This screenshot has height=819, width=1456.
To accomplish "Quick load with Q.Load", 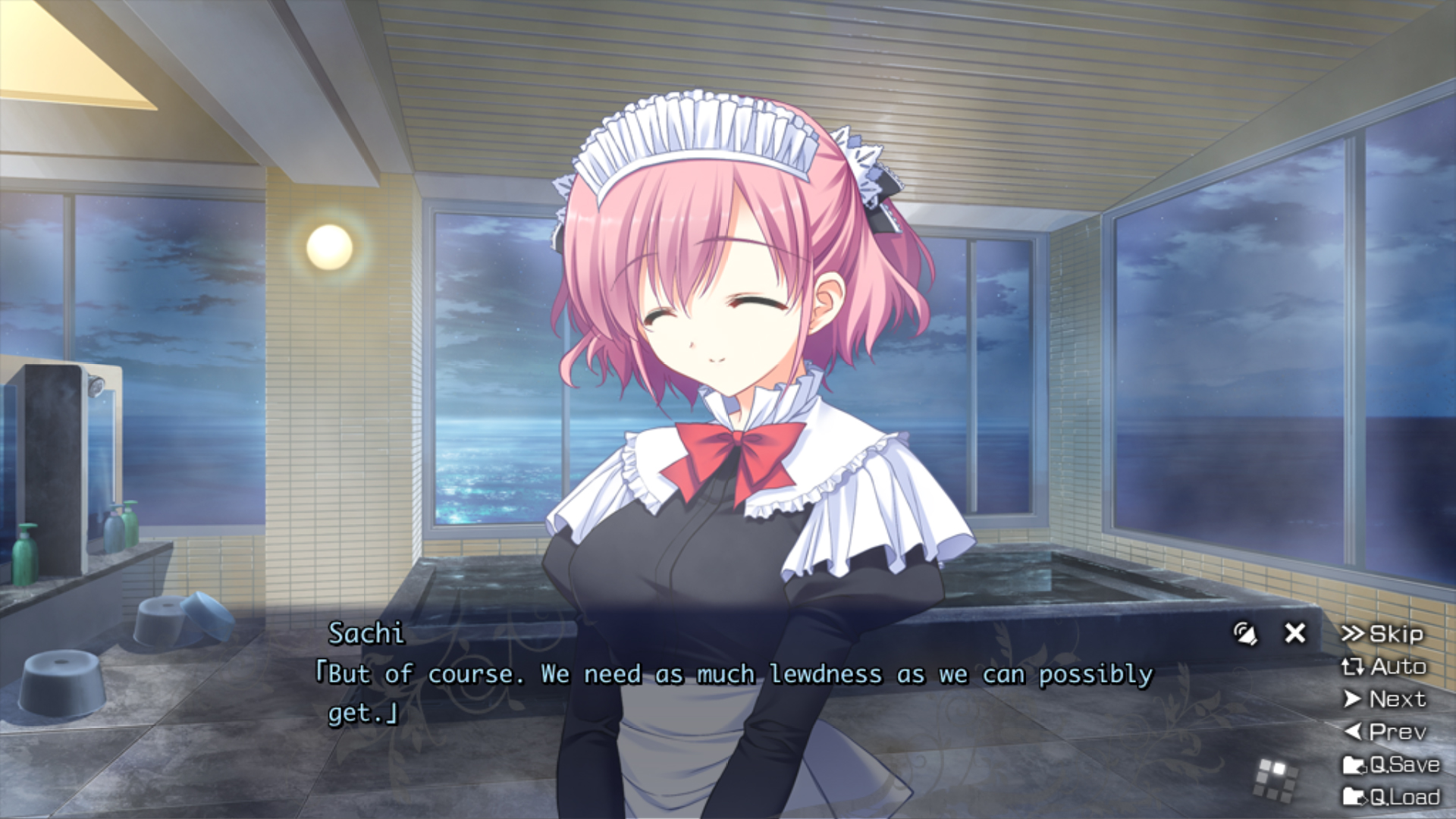I will (1391, 797).
